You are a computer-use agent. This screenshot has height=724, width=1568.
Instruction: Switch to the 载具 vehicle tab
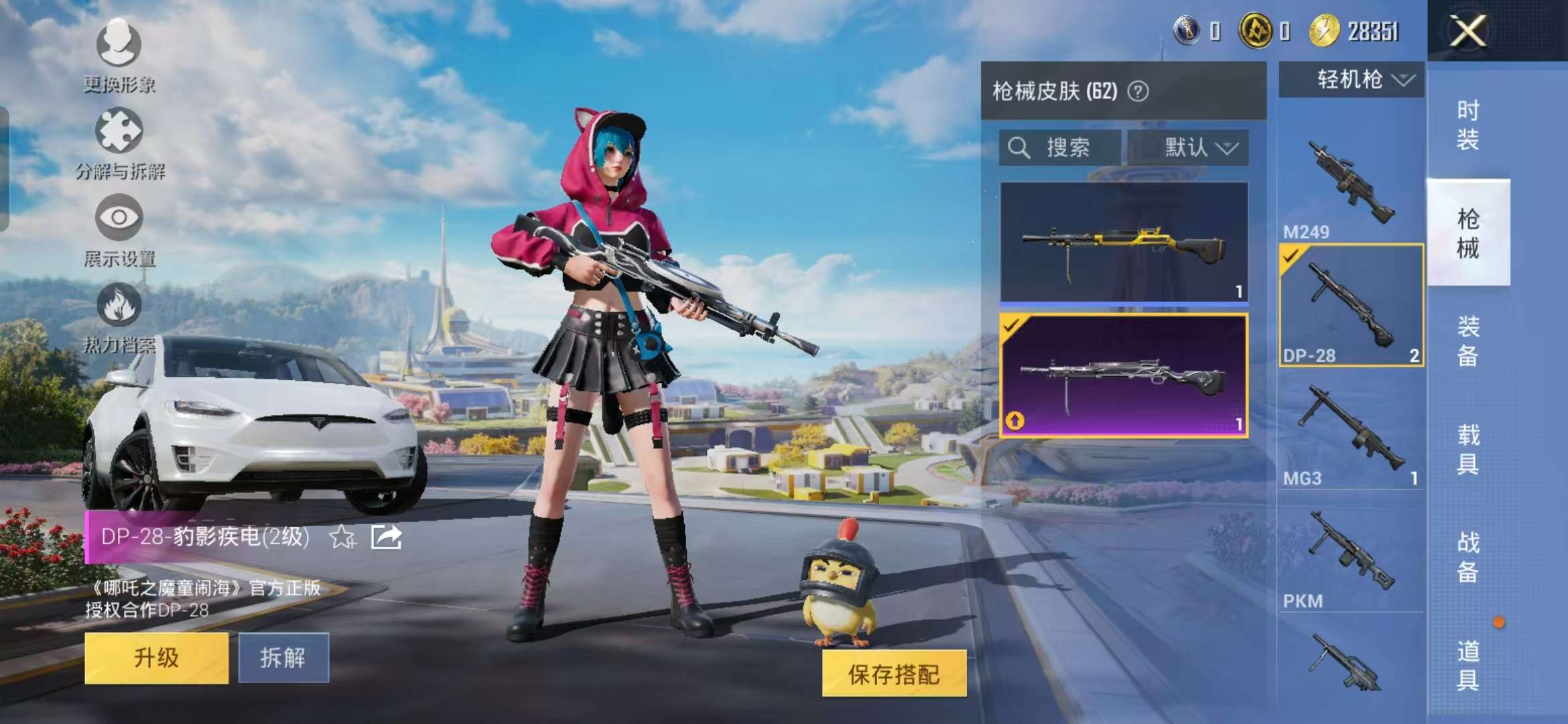(1467, 449)
